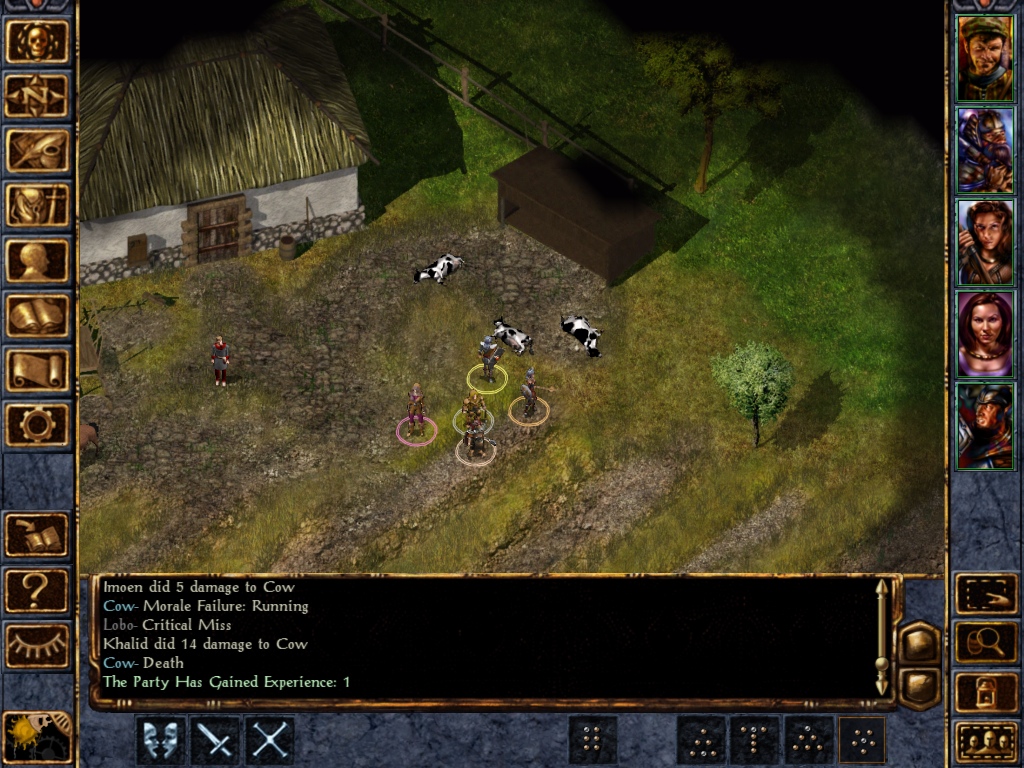The width and height of the screenshot is (1024, 768).
Task: Open the mage spellbook with the open book icon
Action: 38,316
